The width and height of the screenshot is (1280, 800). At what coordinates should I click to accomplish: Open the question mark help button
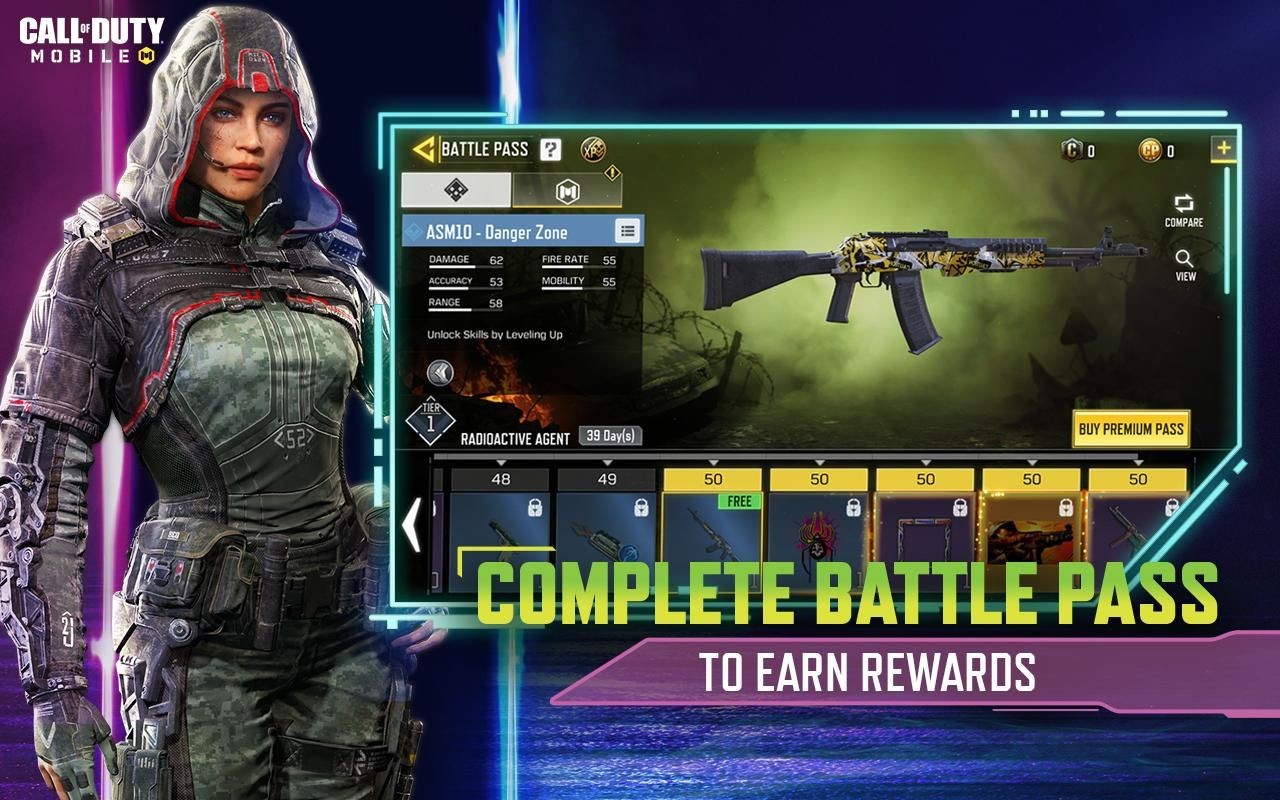(x=551, y=150)
